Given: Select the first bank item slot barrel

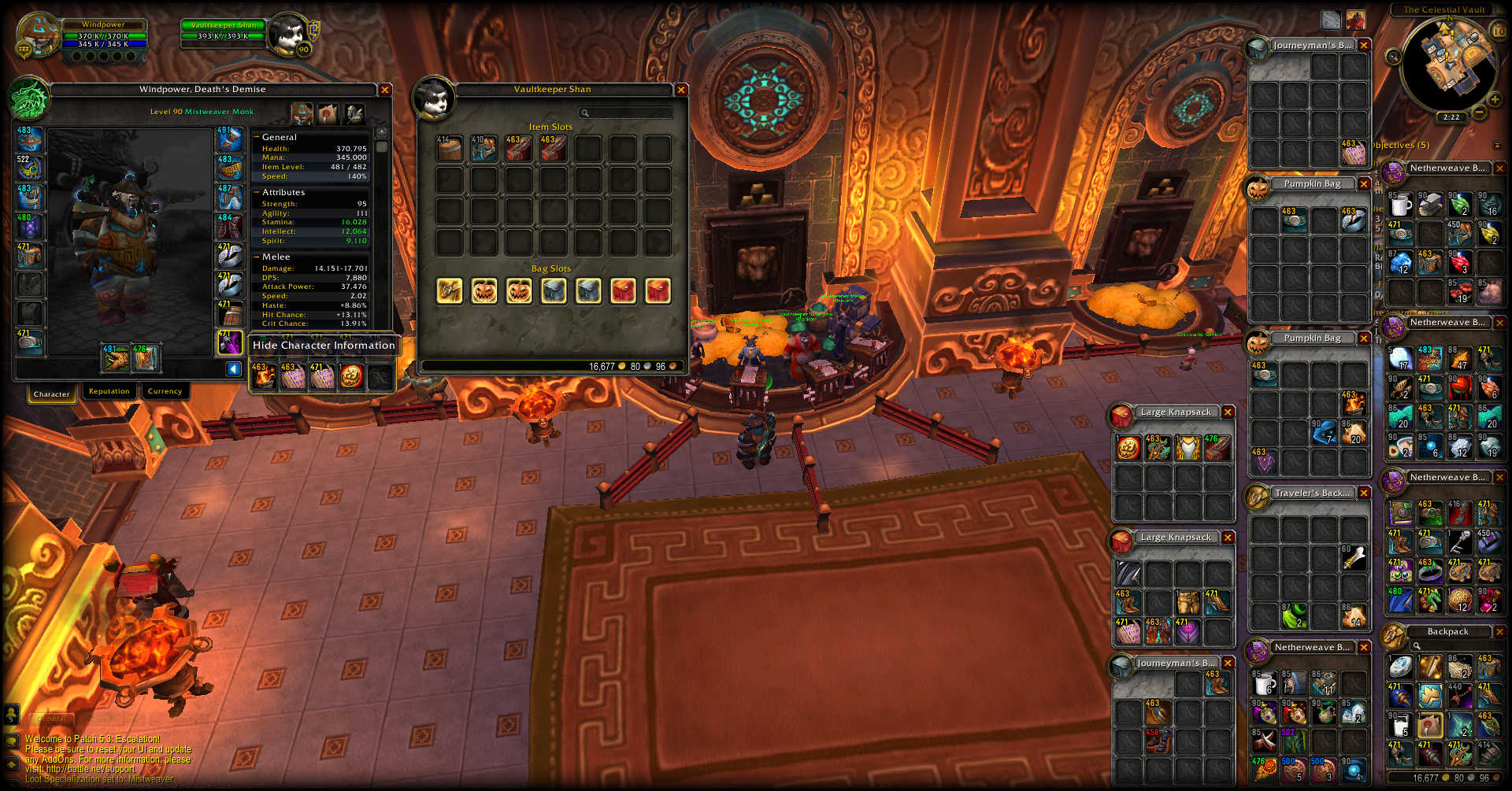Looking at the screenshot, I should tap(450, 149).
